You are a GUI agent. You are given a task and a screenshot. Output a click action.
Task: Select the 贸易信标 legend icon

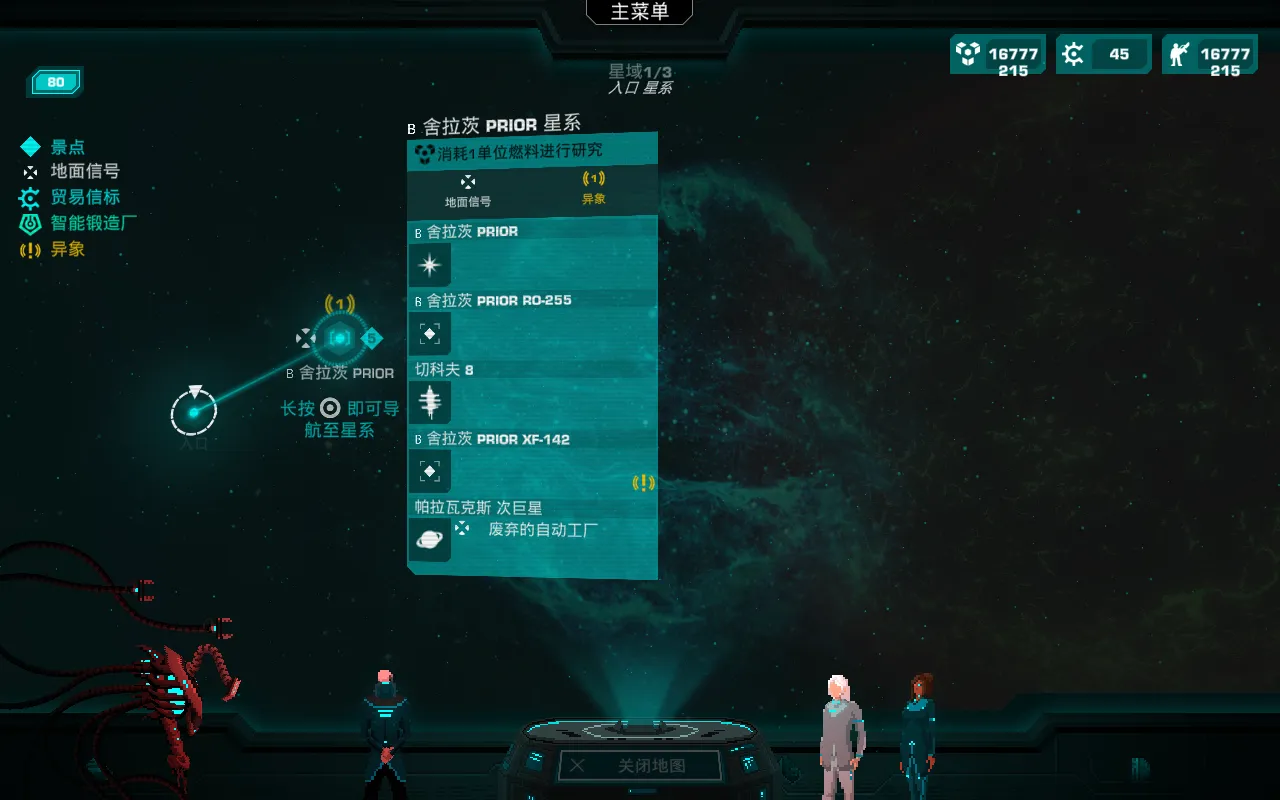click(30, 197)
